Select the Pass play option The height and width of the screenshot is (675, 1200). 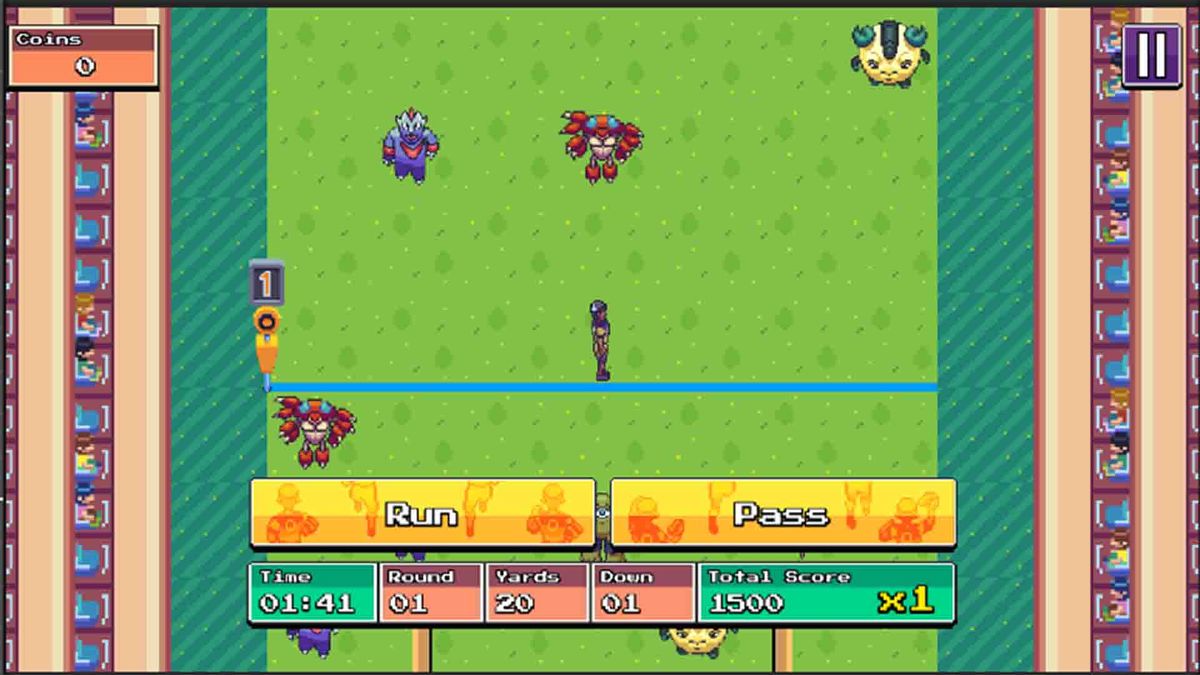pyautogui.click(x=782, y=513)
